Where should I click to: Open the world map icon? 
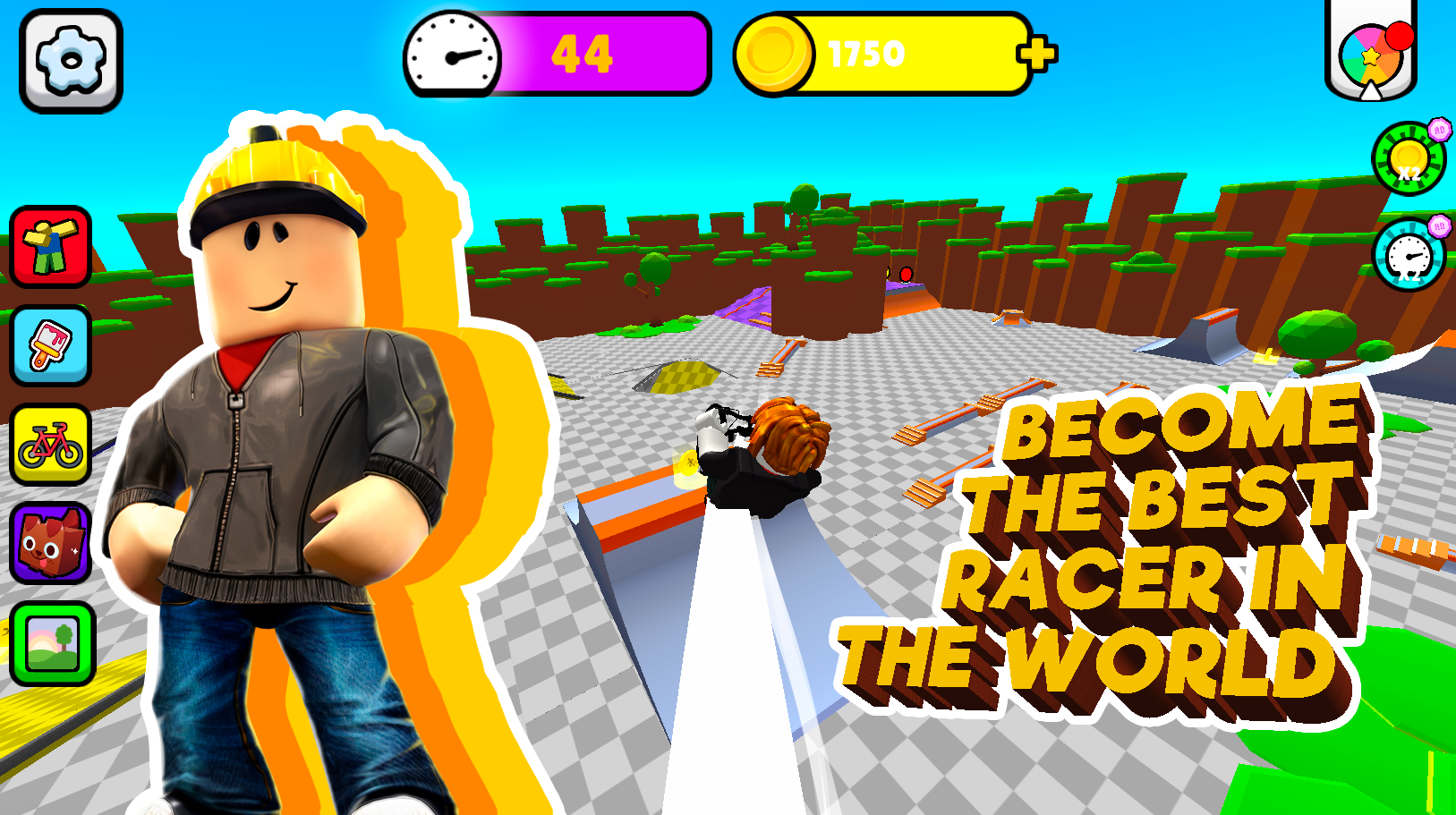coord(51,641)
